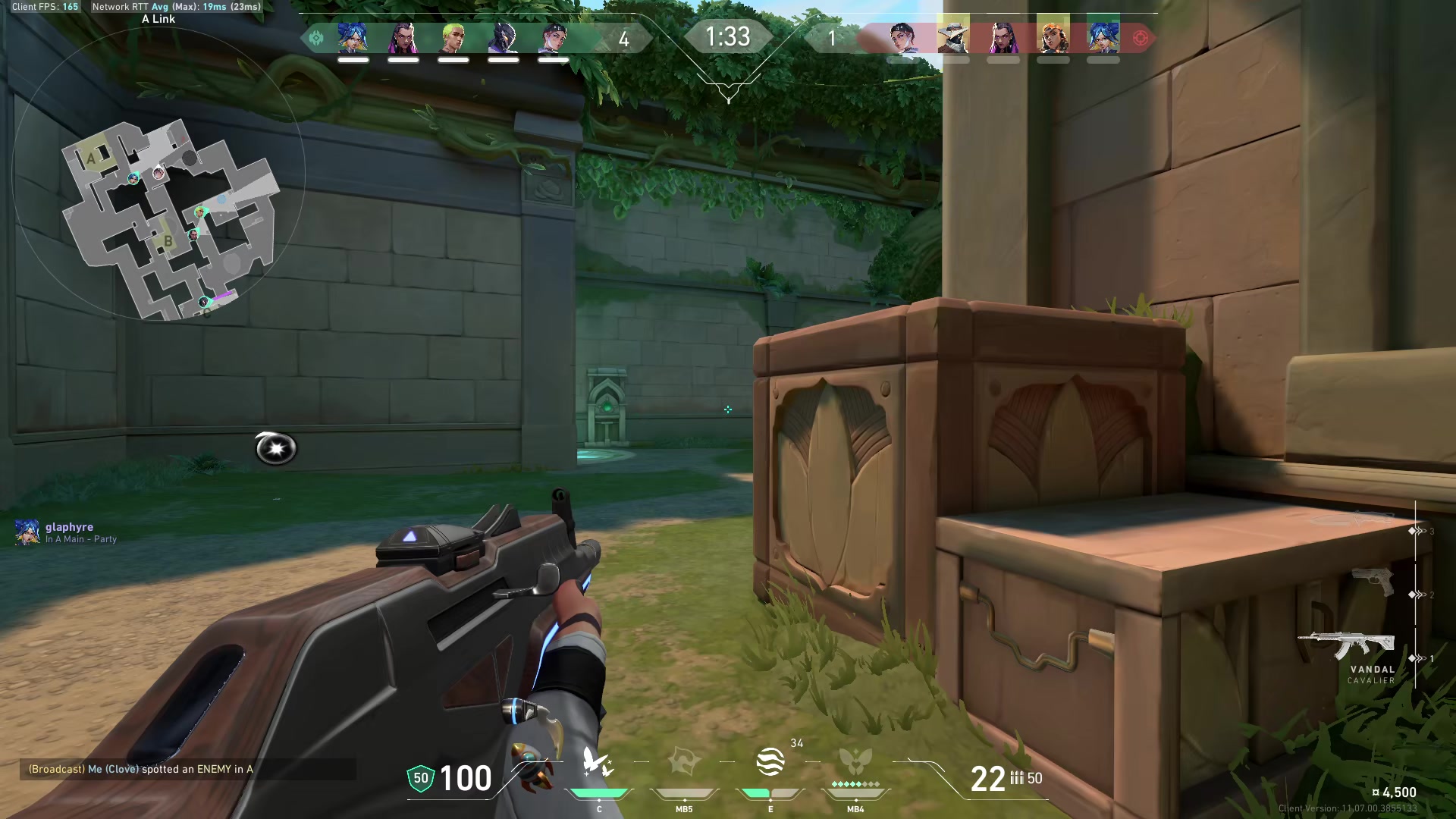Viewport: 1456px width, 819px height.
Task: Click Cypher's portrait on the enemy team
Action: tap(952, 38)
